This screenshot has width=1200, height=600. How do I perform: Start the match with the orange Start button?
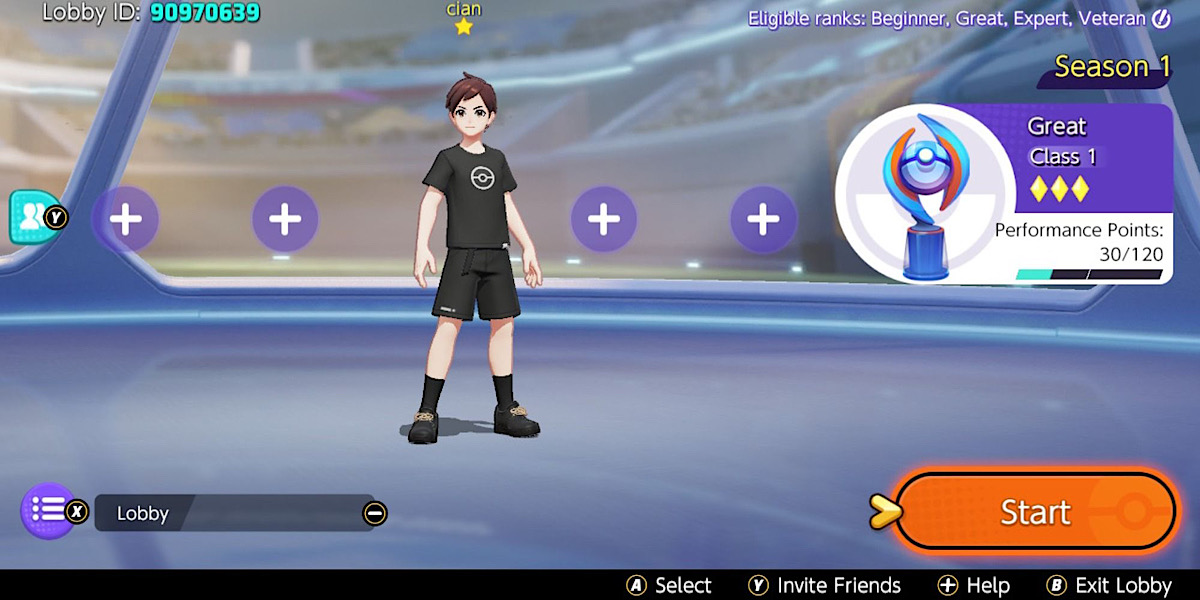tap(1034, 512)
